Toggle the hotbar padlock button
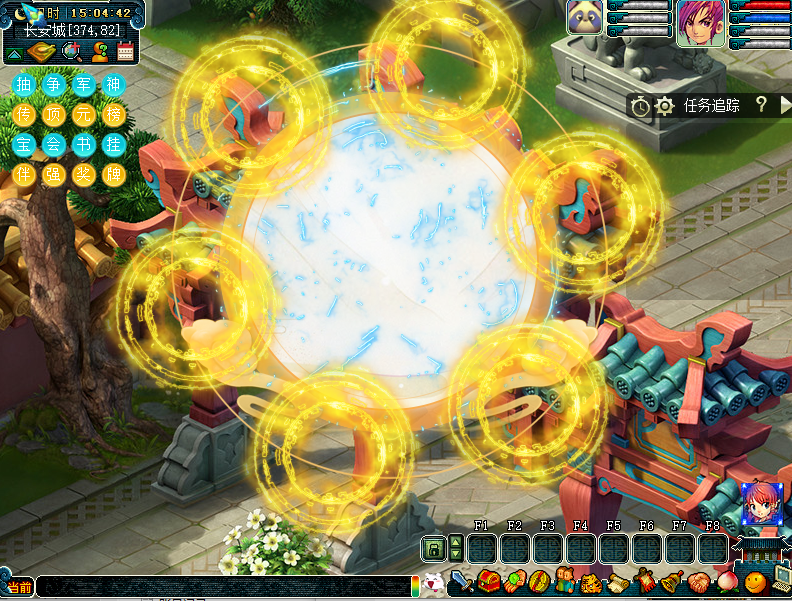The height and width of the screenshot is (601, 792). click(x=433, y=548)
